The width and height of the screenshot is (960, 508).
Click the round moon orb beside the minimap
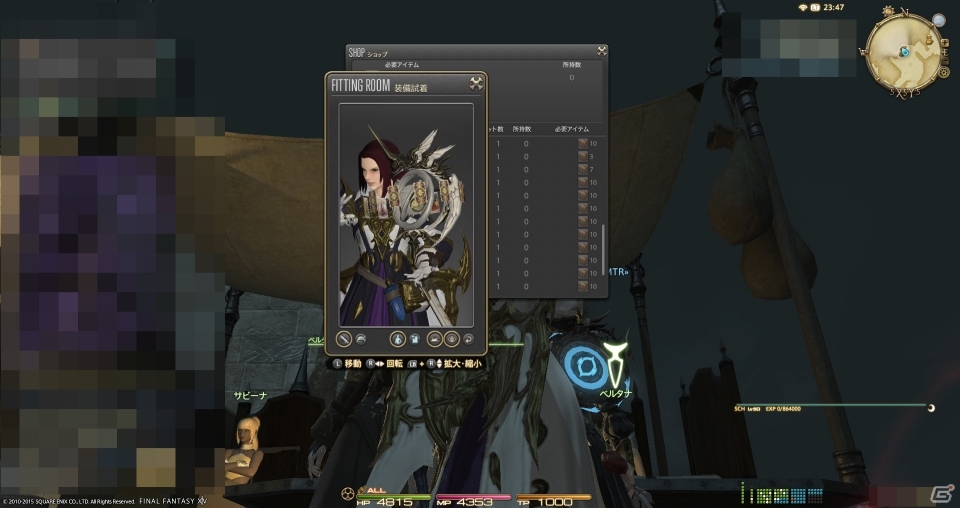tap(939, 20)
